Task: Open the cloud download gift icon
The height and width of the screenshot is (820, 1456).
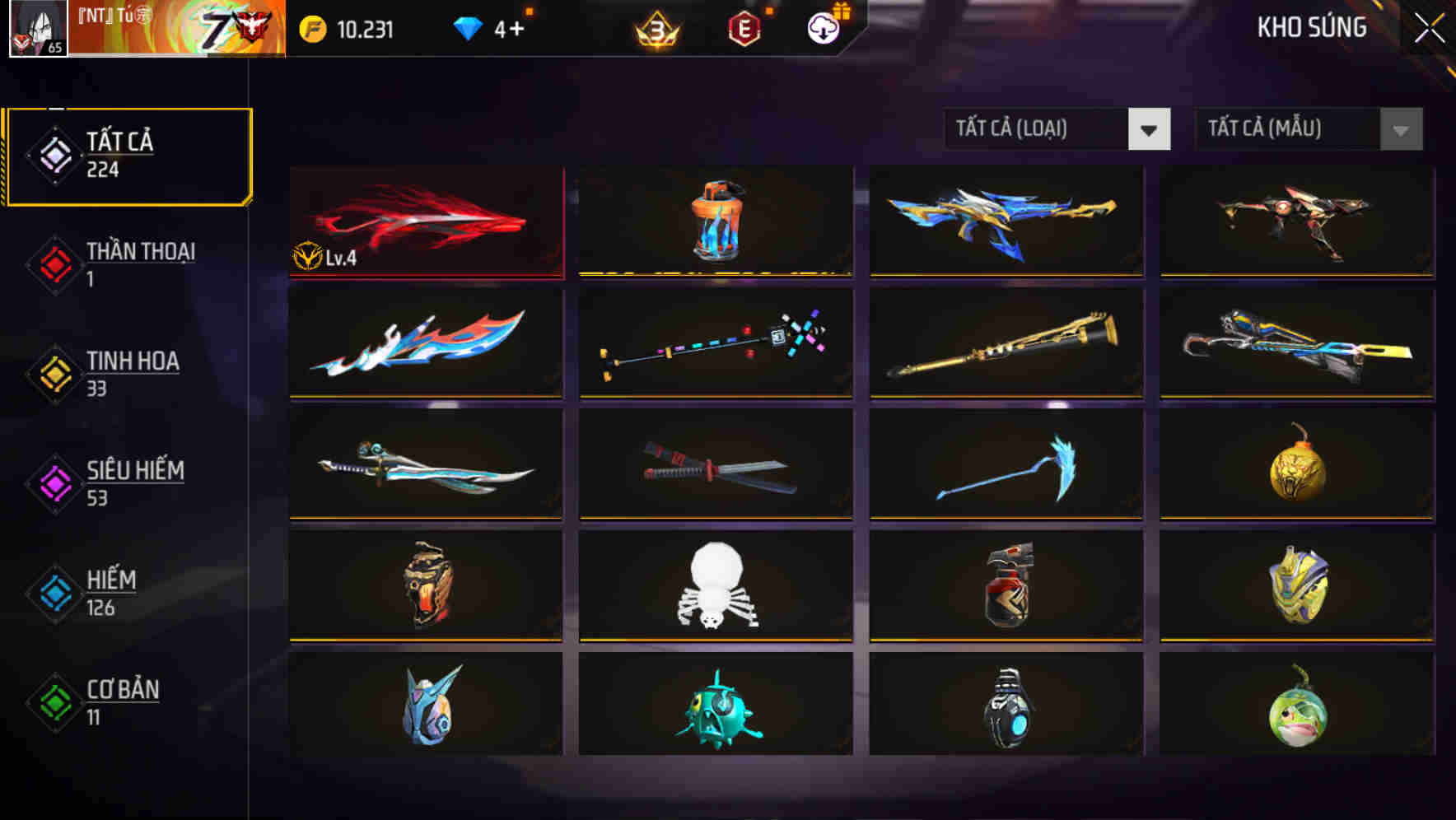Action: [823, 31]
